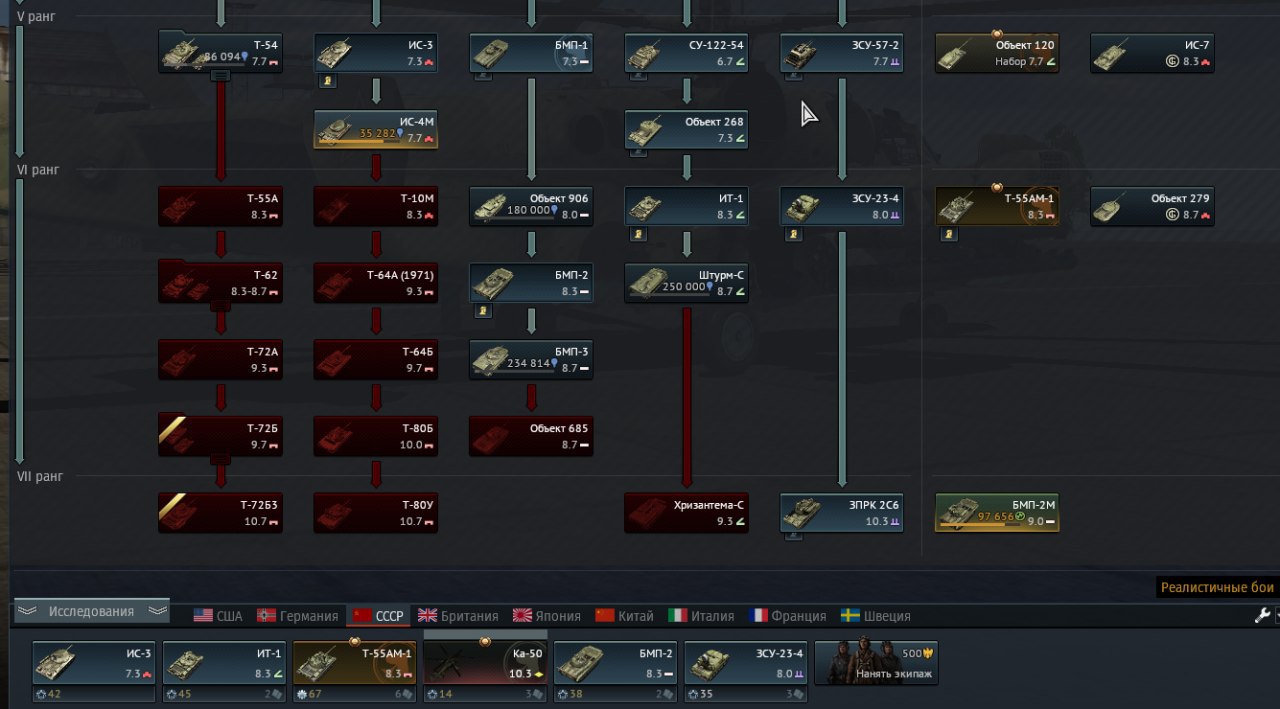Hire a new crew with Нанять экипаж
Screen dimensions: 1280x709
pyautogui.click(x=876, y=662)
